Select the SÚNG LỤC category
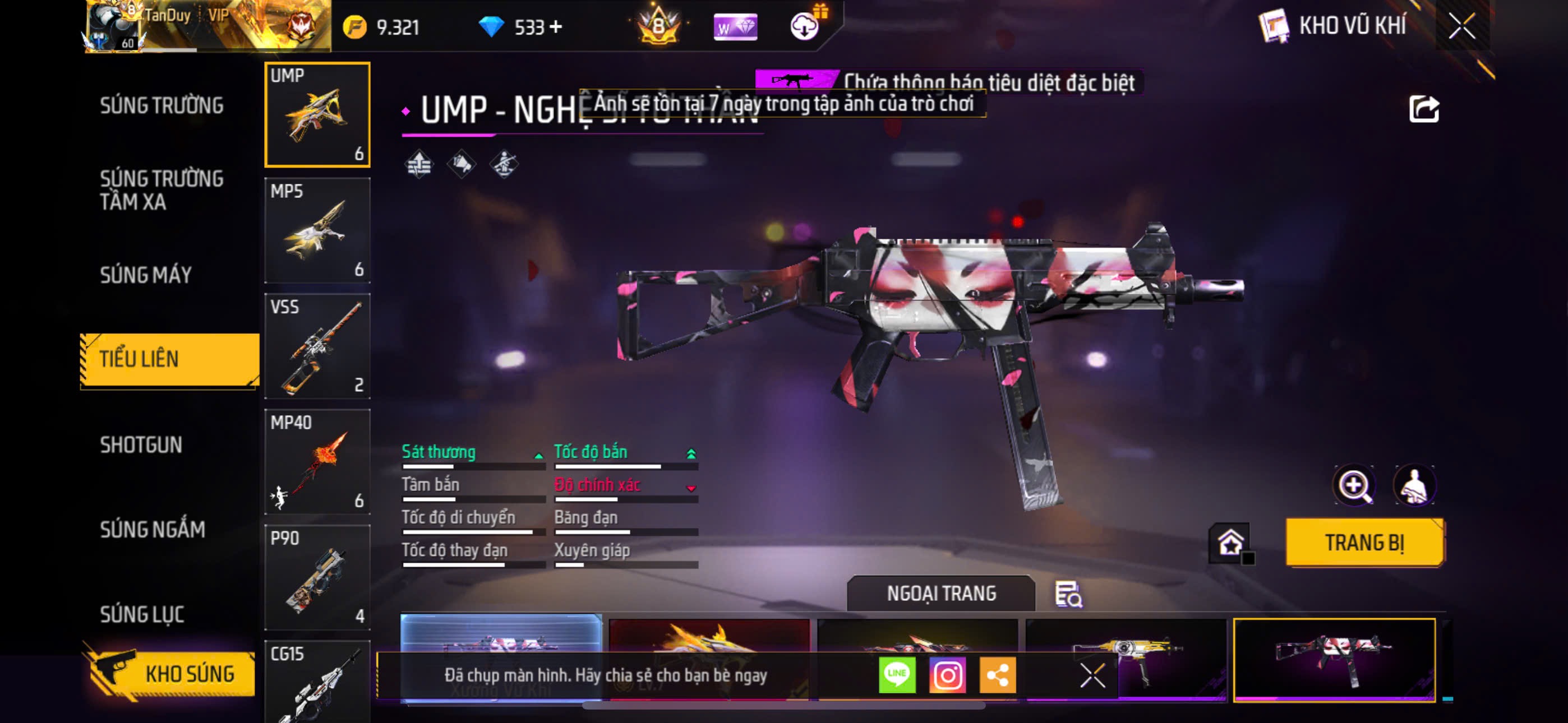Screen dimensions: 1568x723 142,614
